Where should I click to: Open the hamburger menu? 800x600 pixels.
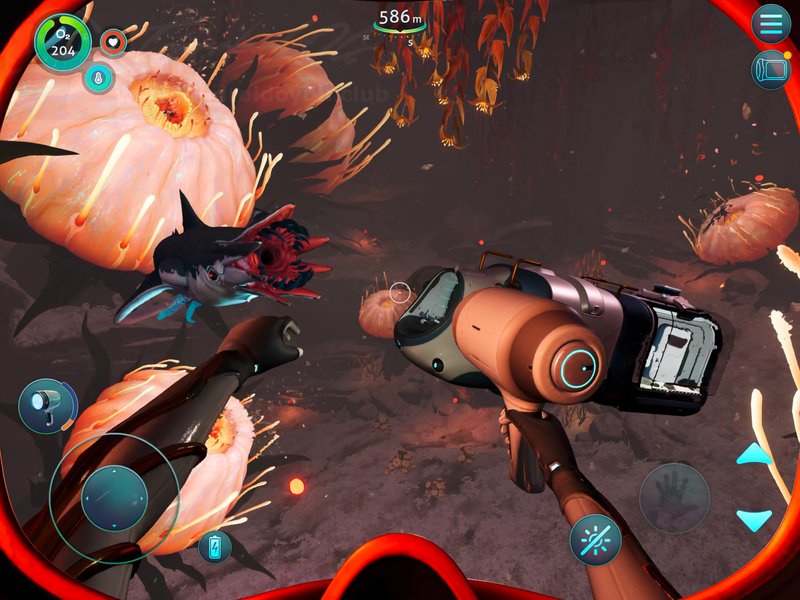771,23
